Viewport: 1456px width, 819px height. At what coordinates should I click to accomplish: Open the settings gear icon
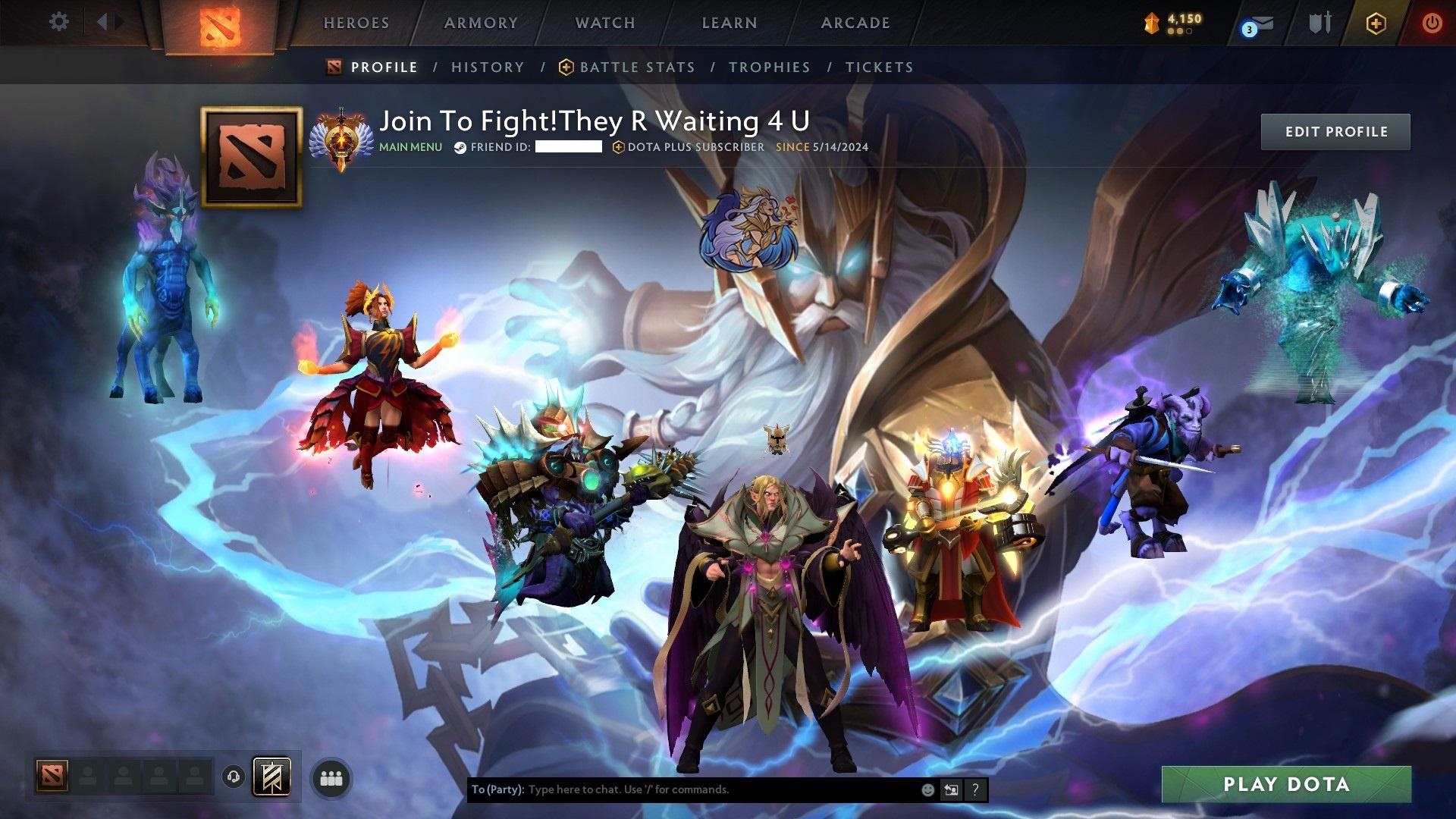[58, 22]
